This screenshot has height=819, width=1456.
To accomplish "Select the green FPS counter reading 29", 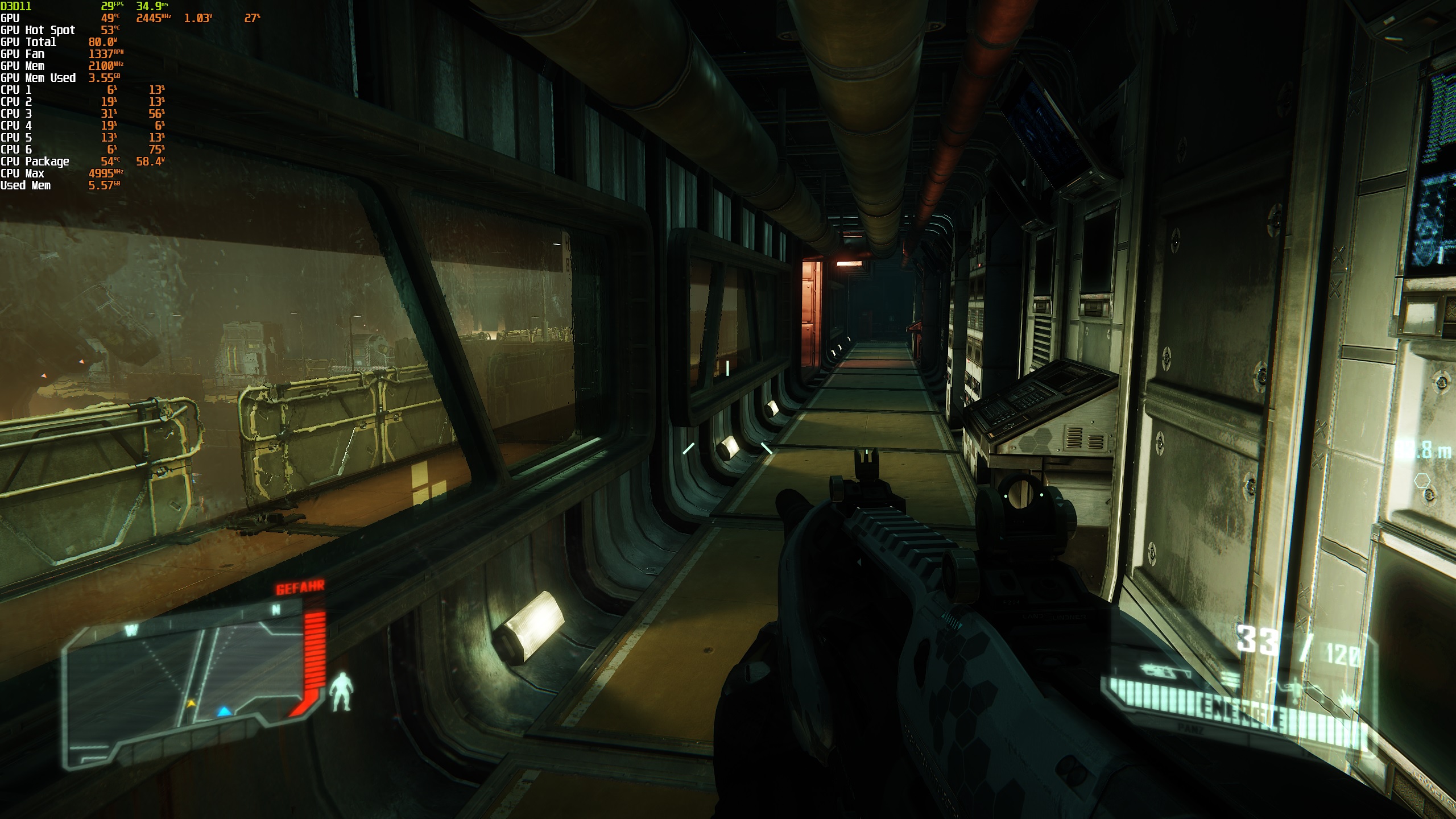I will click(109, 6).
